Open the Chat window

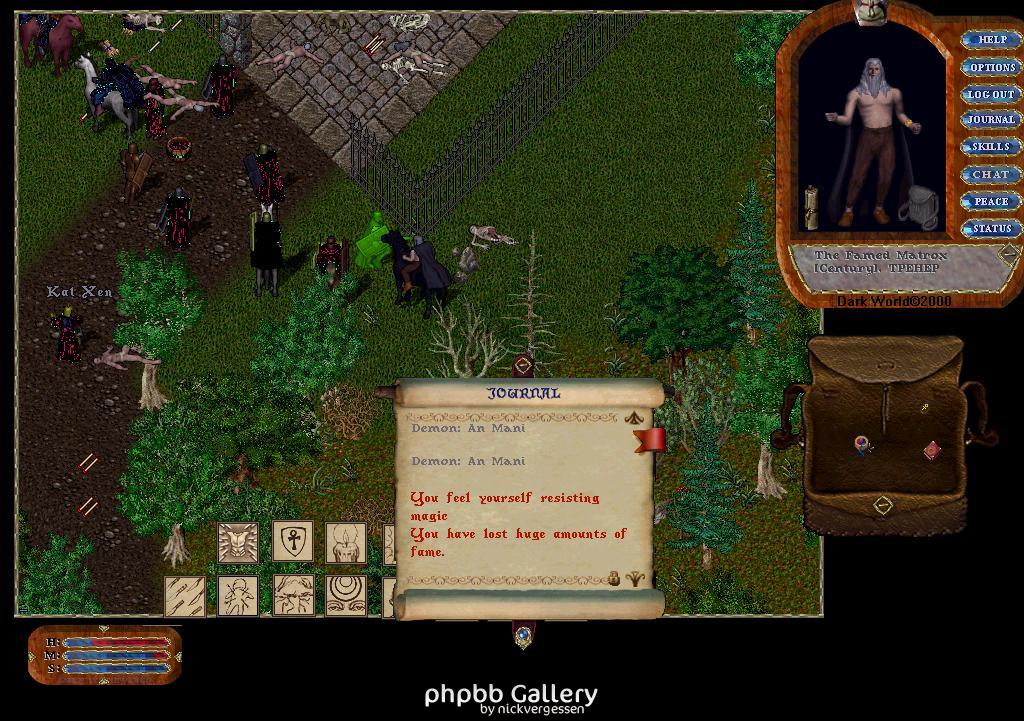(990, 174)
